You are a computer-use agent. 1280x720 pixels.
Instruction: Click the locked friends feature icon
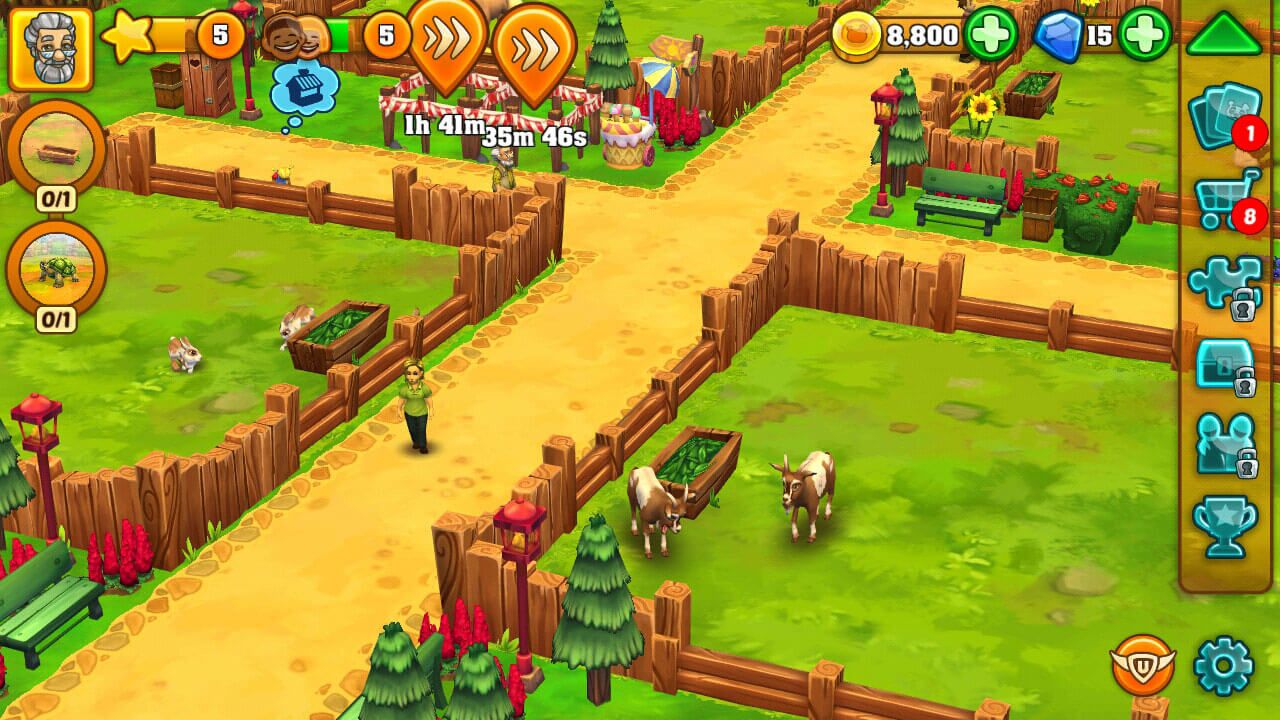1224,444
